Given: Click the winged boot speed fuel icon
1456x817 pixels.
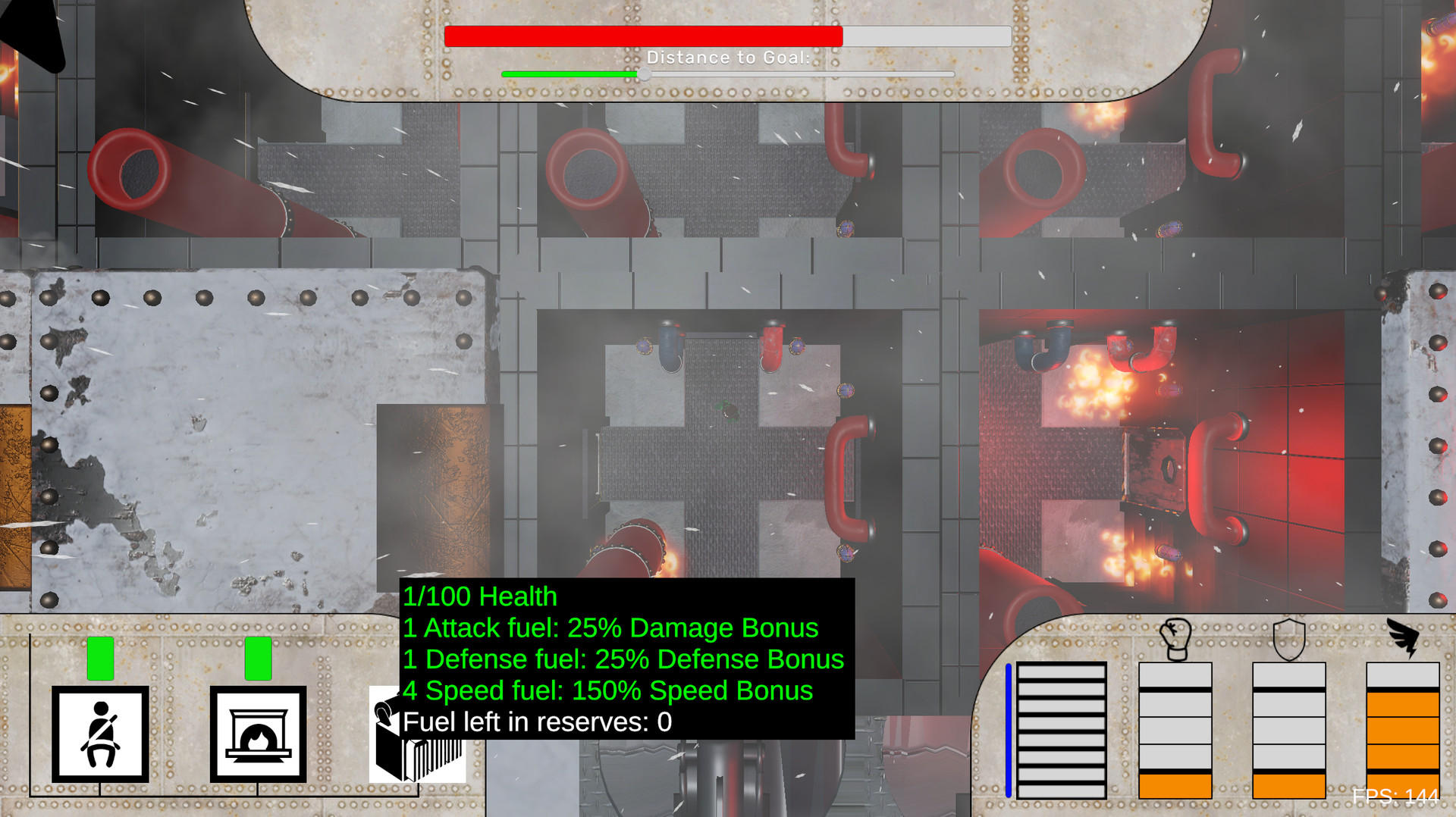Looking at the screenshot, I should (x=1404, y=633).
